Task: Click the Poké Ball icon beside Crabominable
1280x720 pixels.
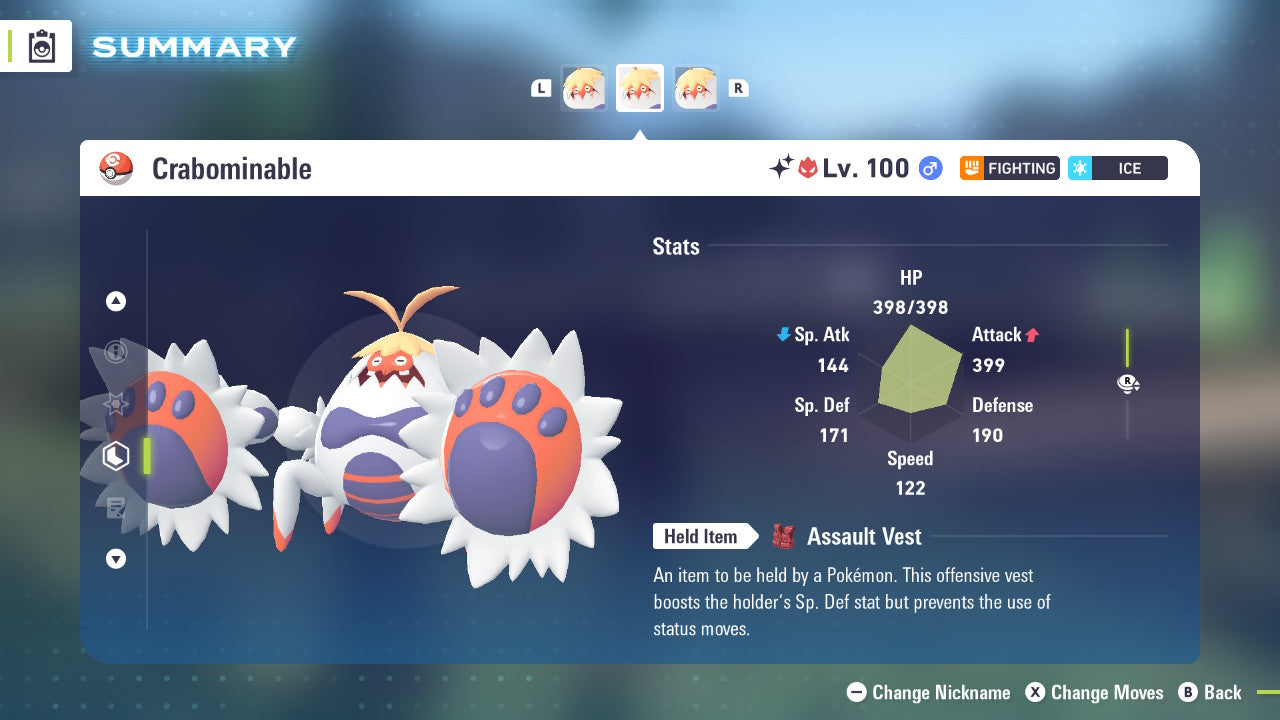Action: click(x=116, y=168)
